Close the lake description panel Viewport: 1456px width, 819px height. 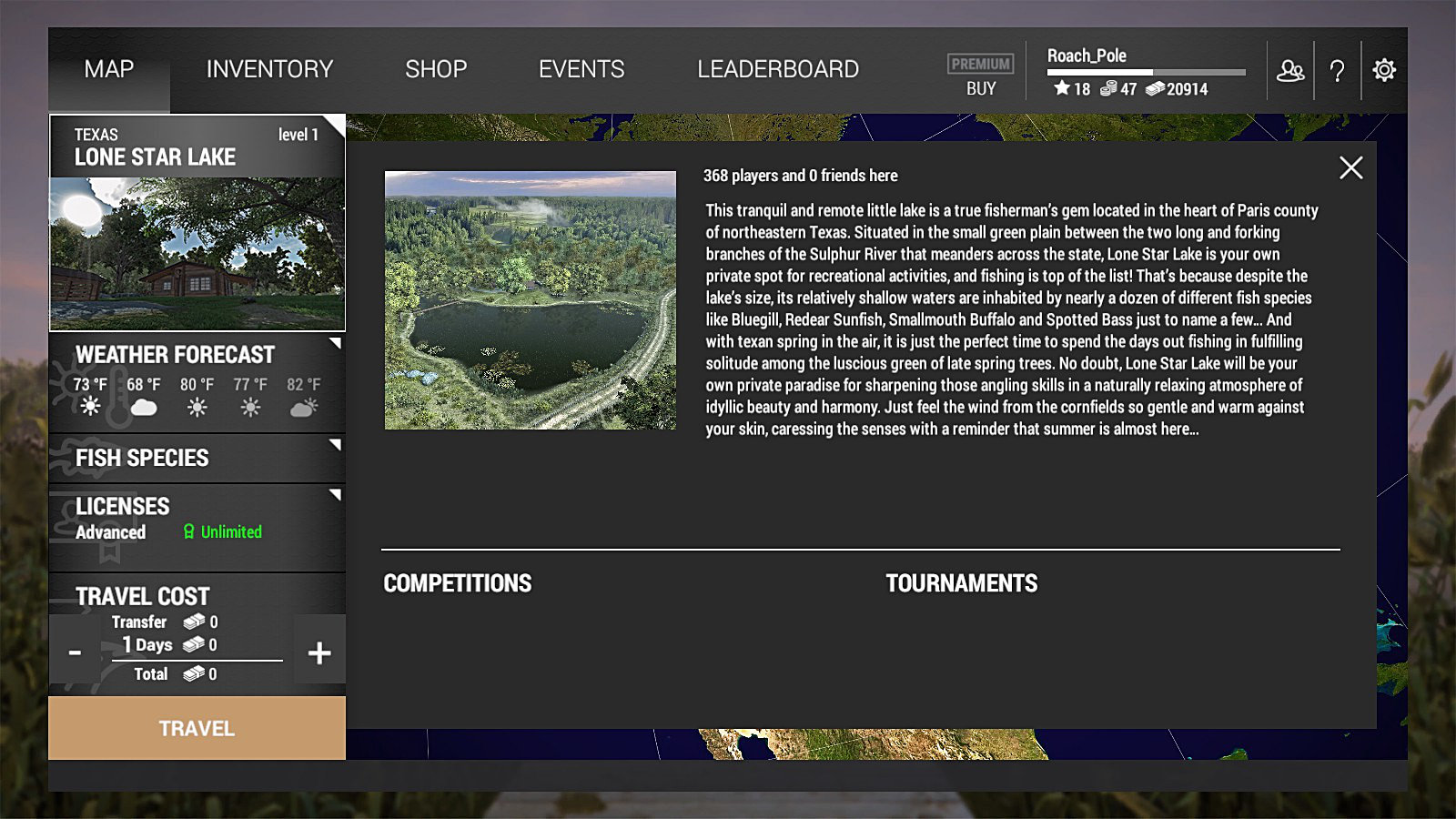1350,167
